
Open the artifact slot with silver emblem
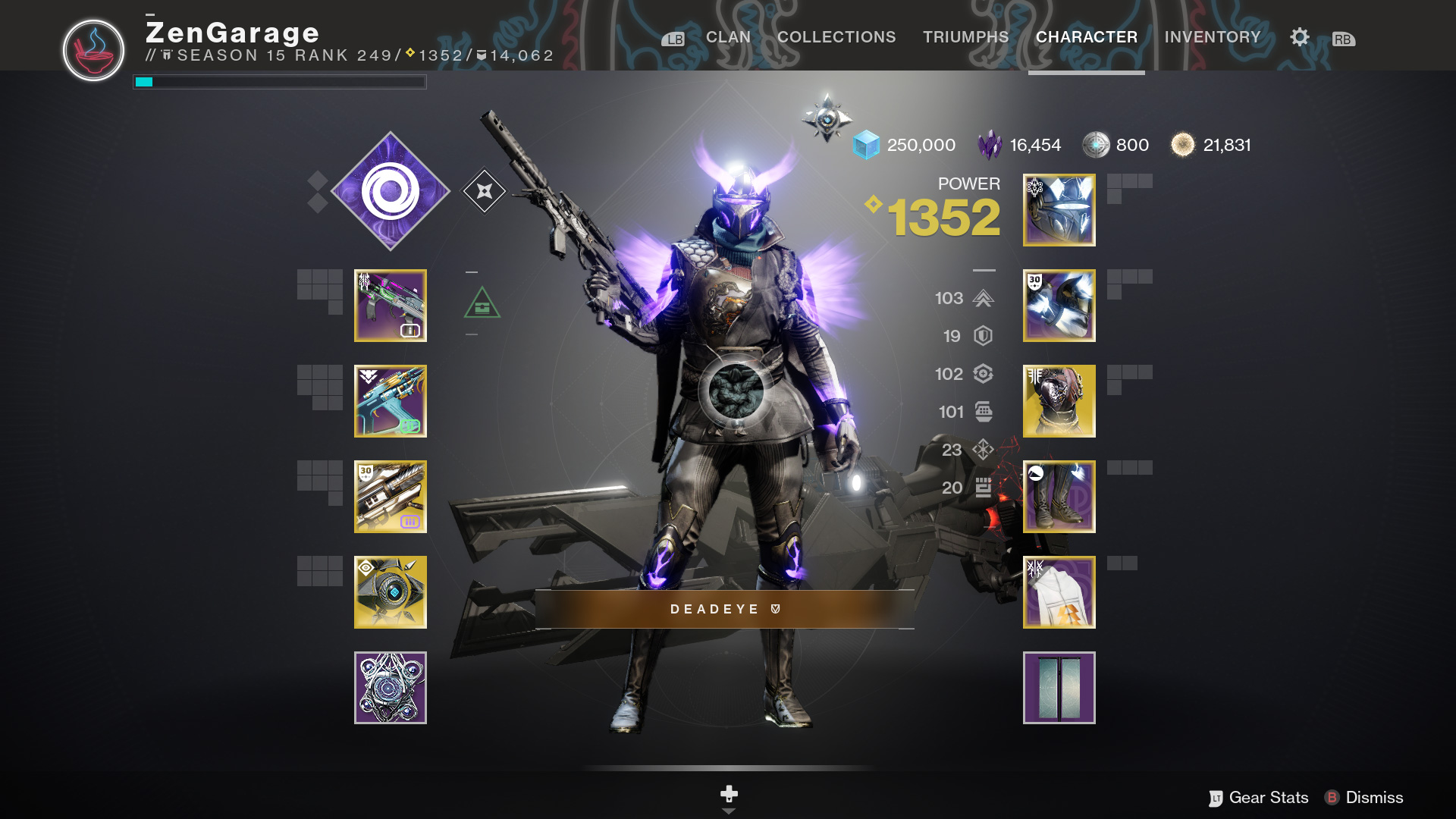(x=391, y=688)
